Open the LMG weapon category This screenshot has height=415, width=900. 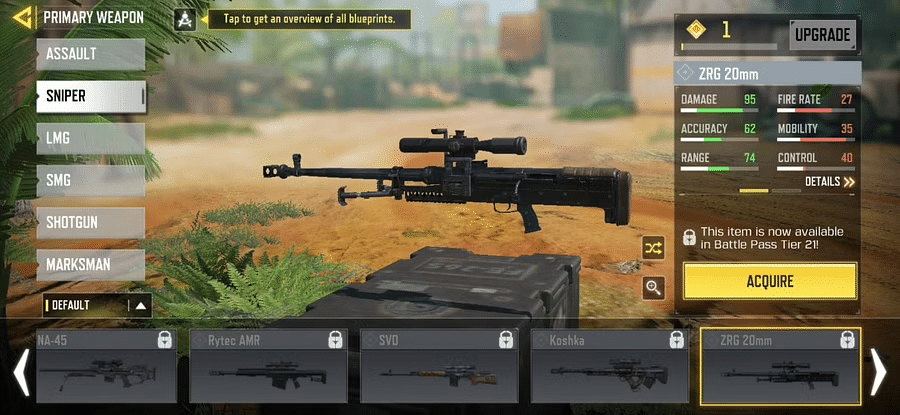pyautogui.click(x=90, y=138)
